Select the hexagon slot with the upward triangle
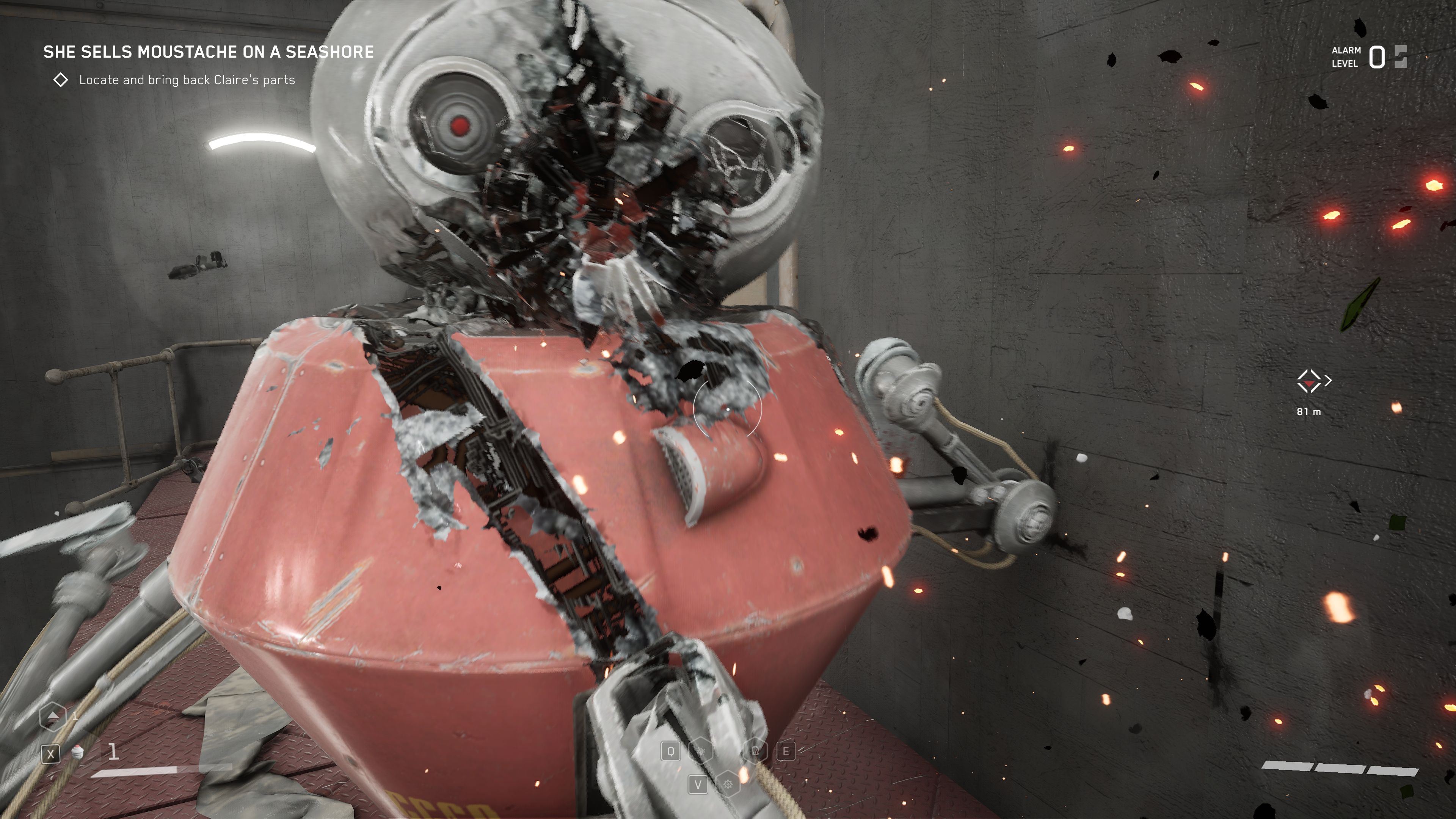This screenshot has width=1456, height=819. click(x=53, y=715)
